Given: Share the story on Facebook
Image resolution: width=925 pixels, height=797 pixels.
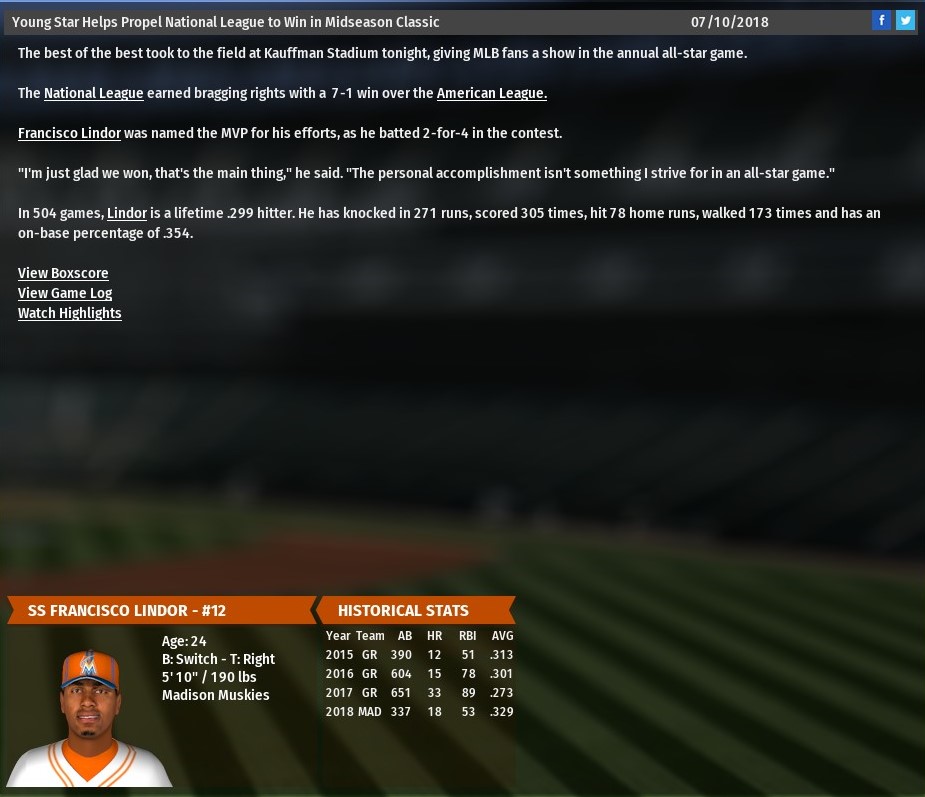Looking at the screenshot, I should (881, 20).
